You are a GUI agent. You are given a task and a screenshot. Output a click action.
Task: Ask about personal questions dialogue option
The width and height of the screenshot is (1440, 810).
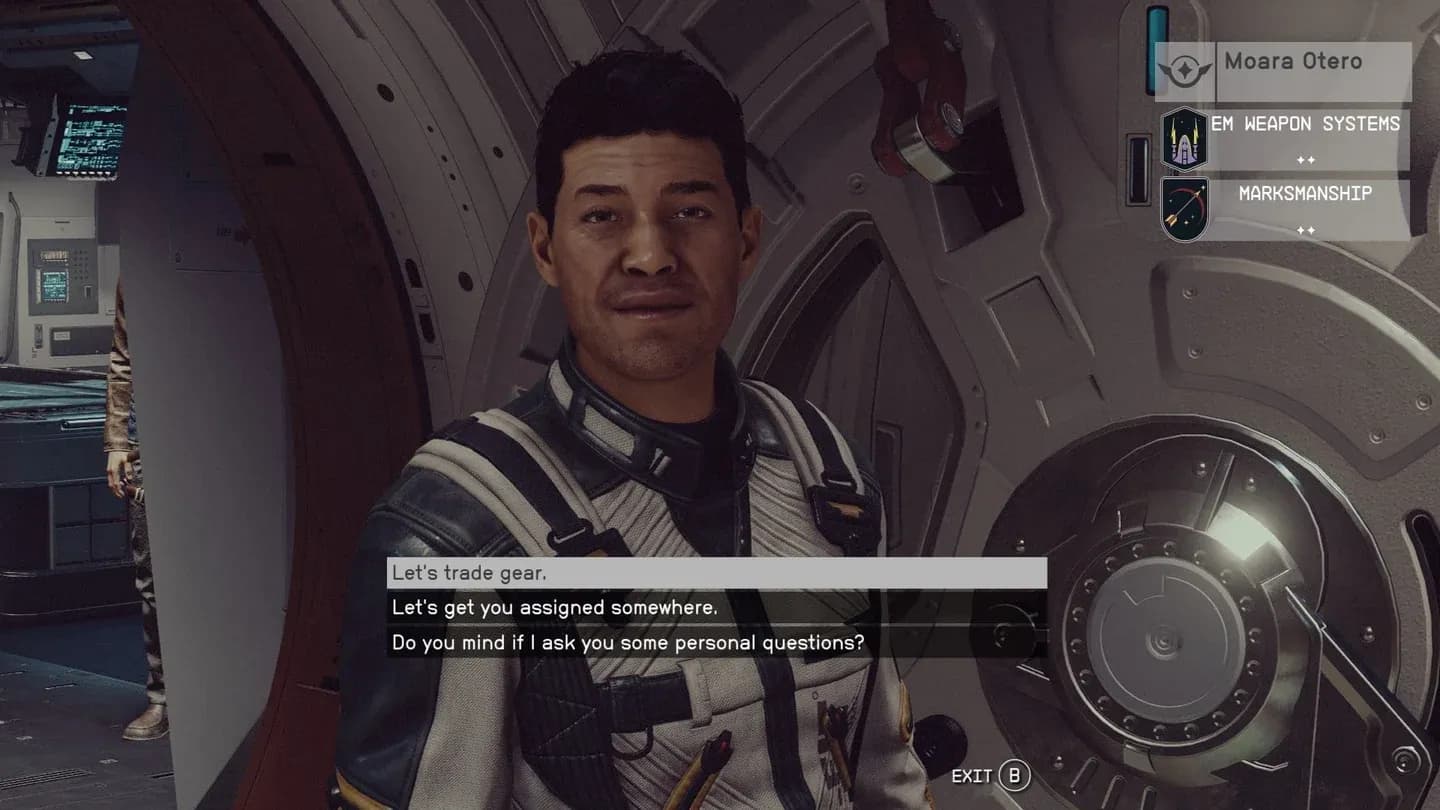[x=716, y=643]
